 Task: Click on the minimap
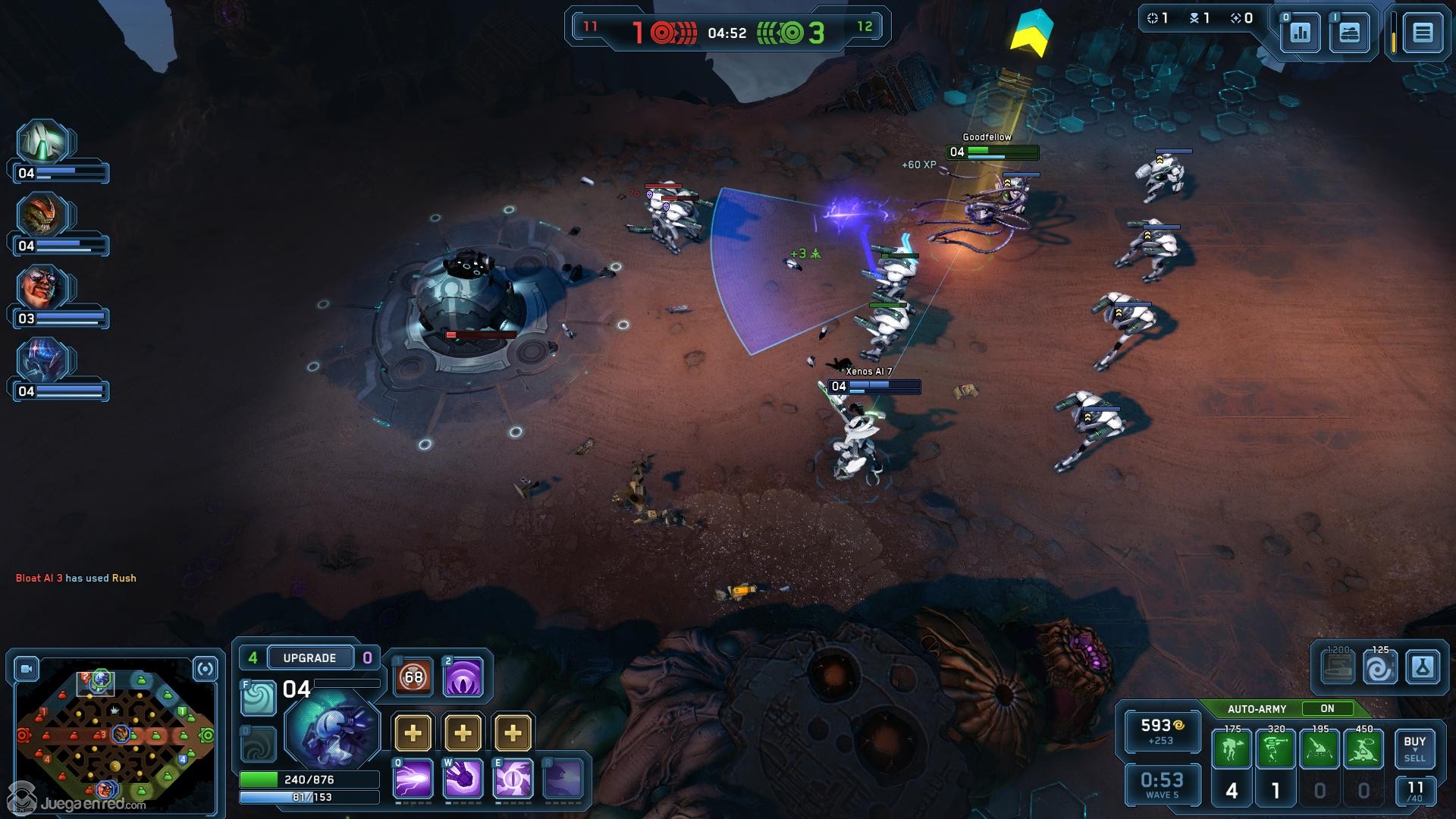(x=115, y=734)
